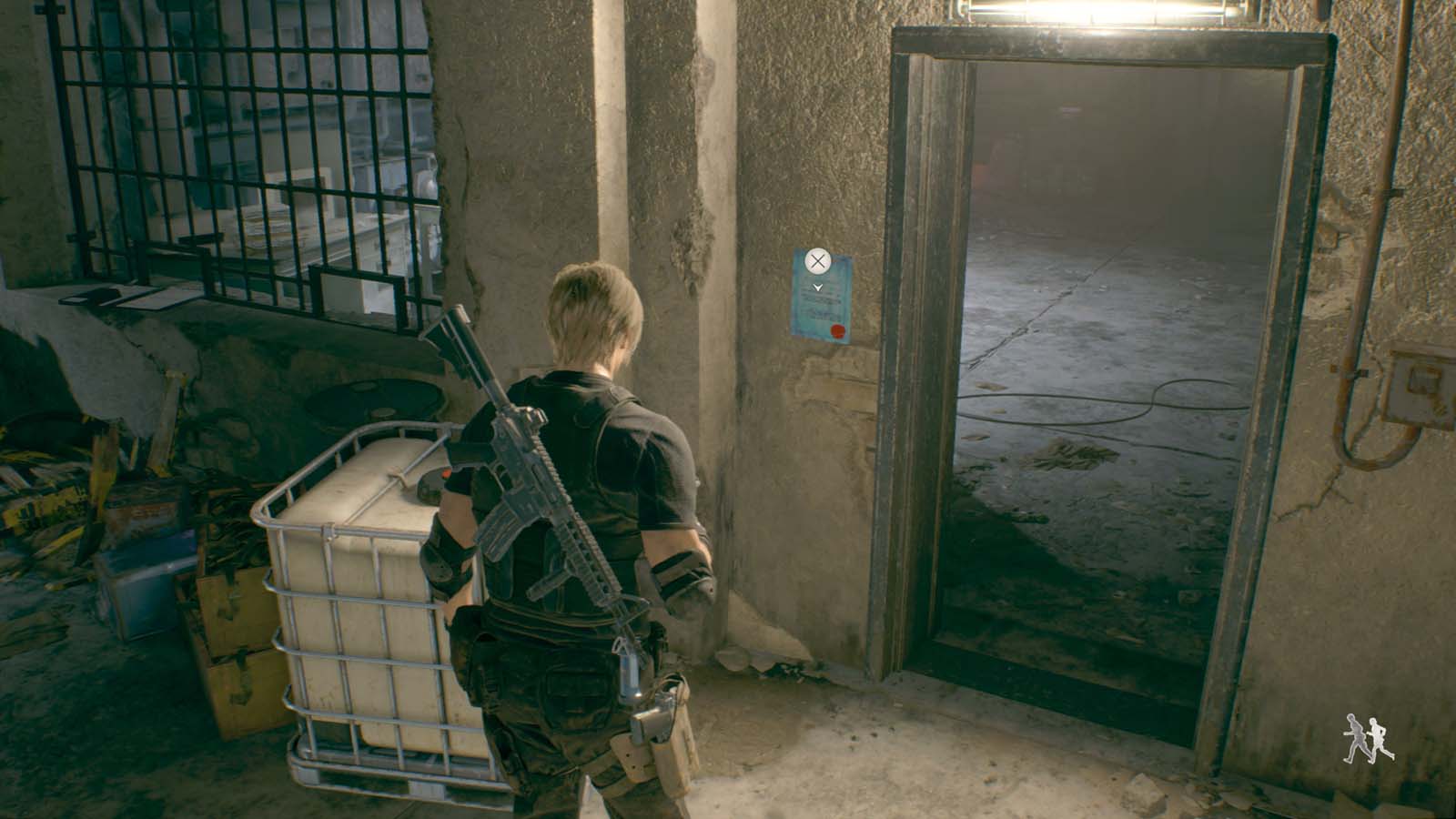Click the X interaction prompt icon
Image resolution: width=1456 pixels, height=819 pixels.
pos(820,260)
